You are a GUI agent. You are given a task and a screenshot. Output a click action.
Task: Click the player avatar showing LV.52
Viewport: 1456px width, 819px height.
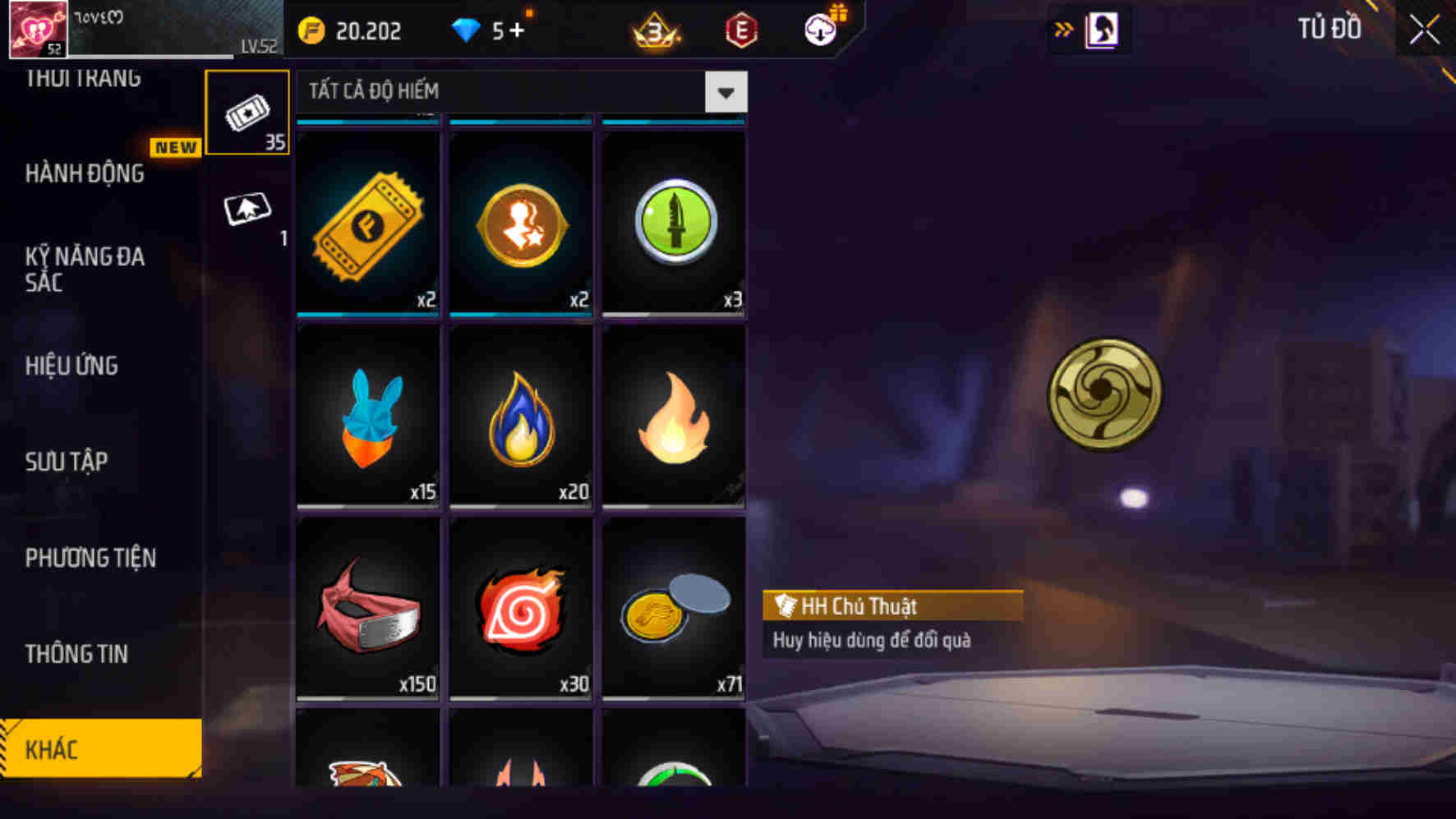point(39,28)
